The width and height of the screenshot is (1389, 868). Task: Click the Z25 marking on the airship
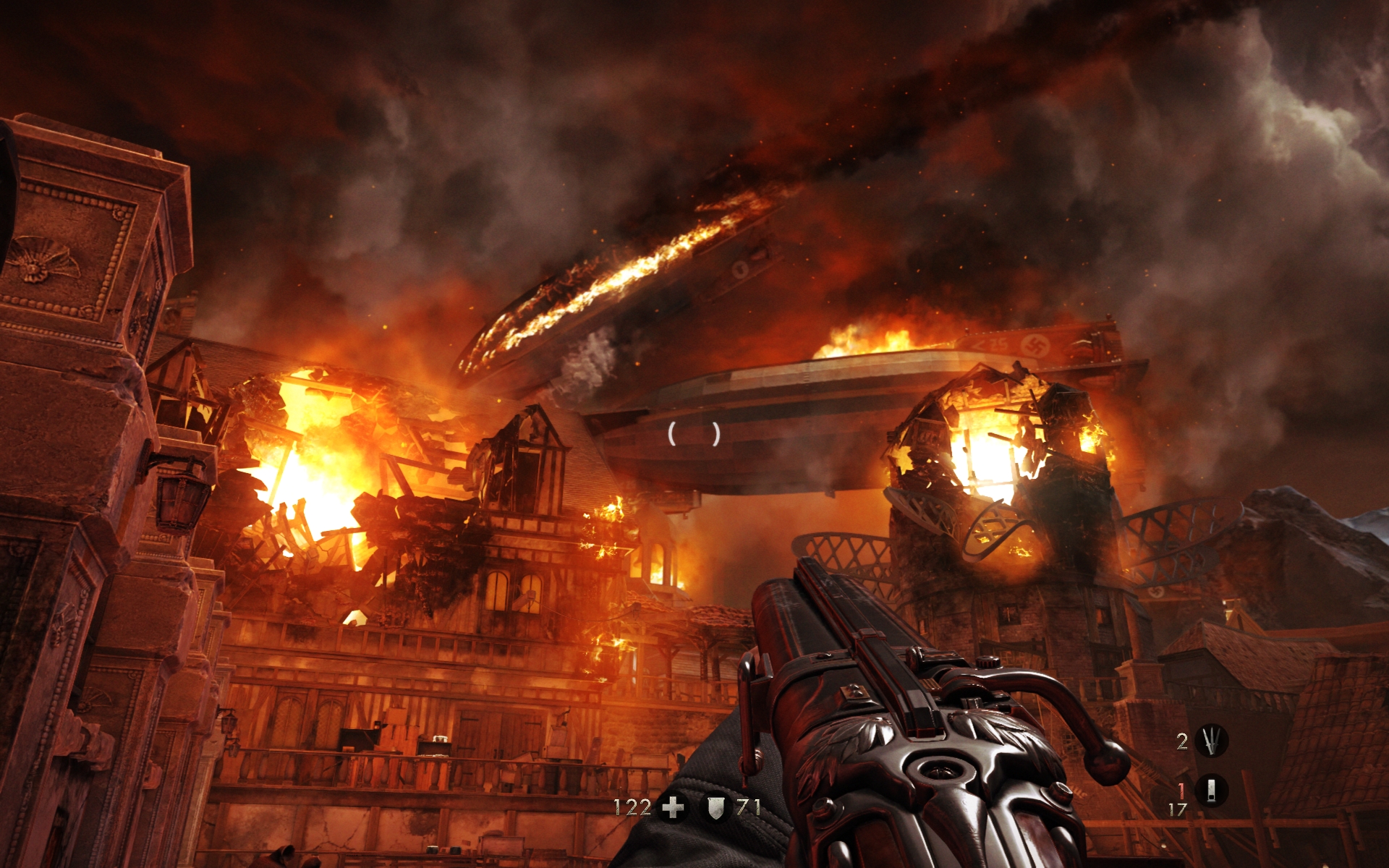click(x=990, y=344)
